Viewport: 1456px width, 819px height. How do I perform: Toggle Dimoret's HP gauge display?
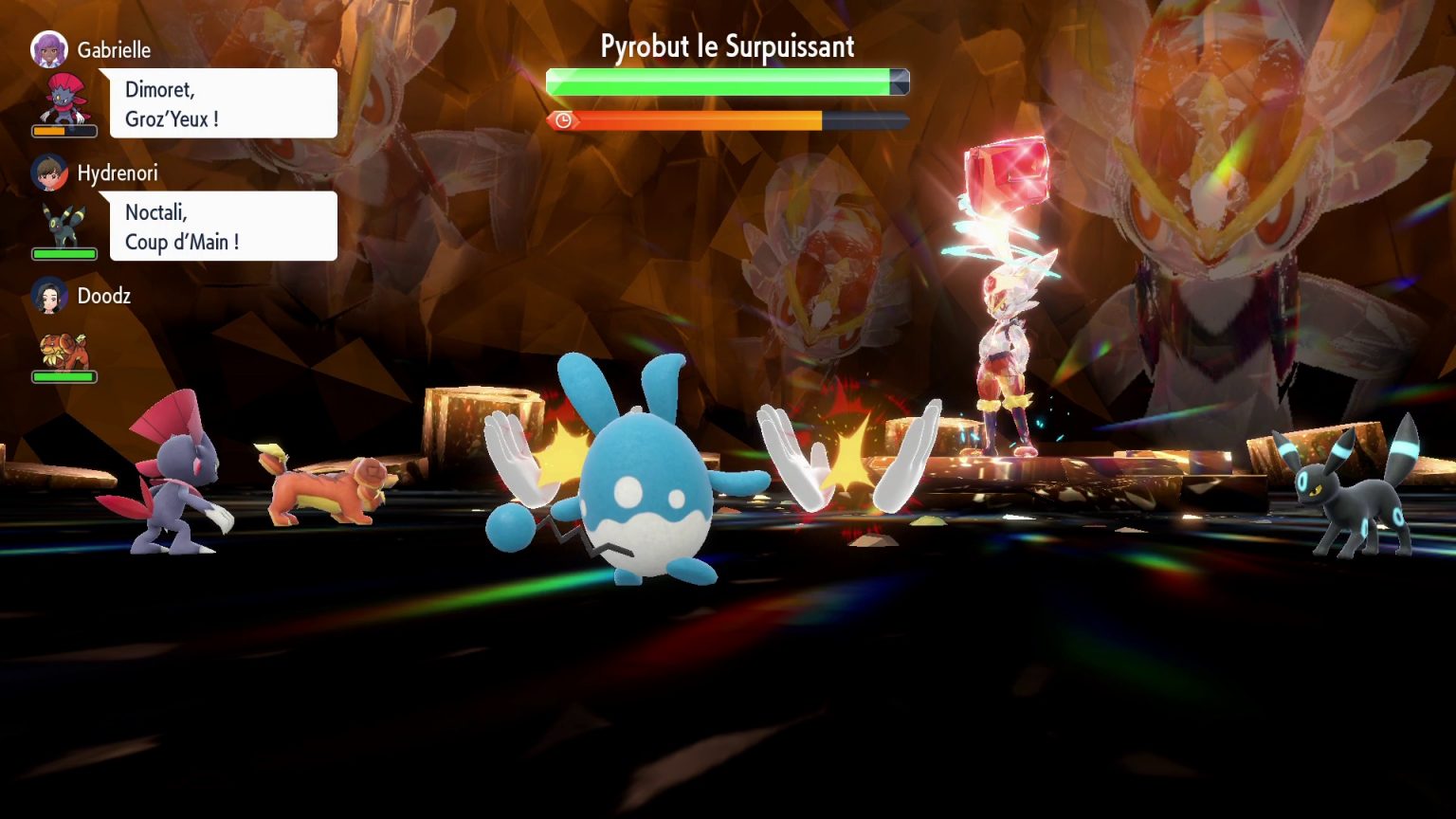coord(63,133)
